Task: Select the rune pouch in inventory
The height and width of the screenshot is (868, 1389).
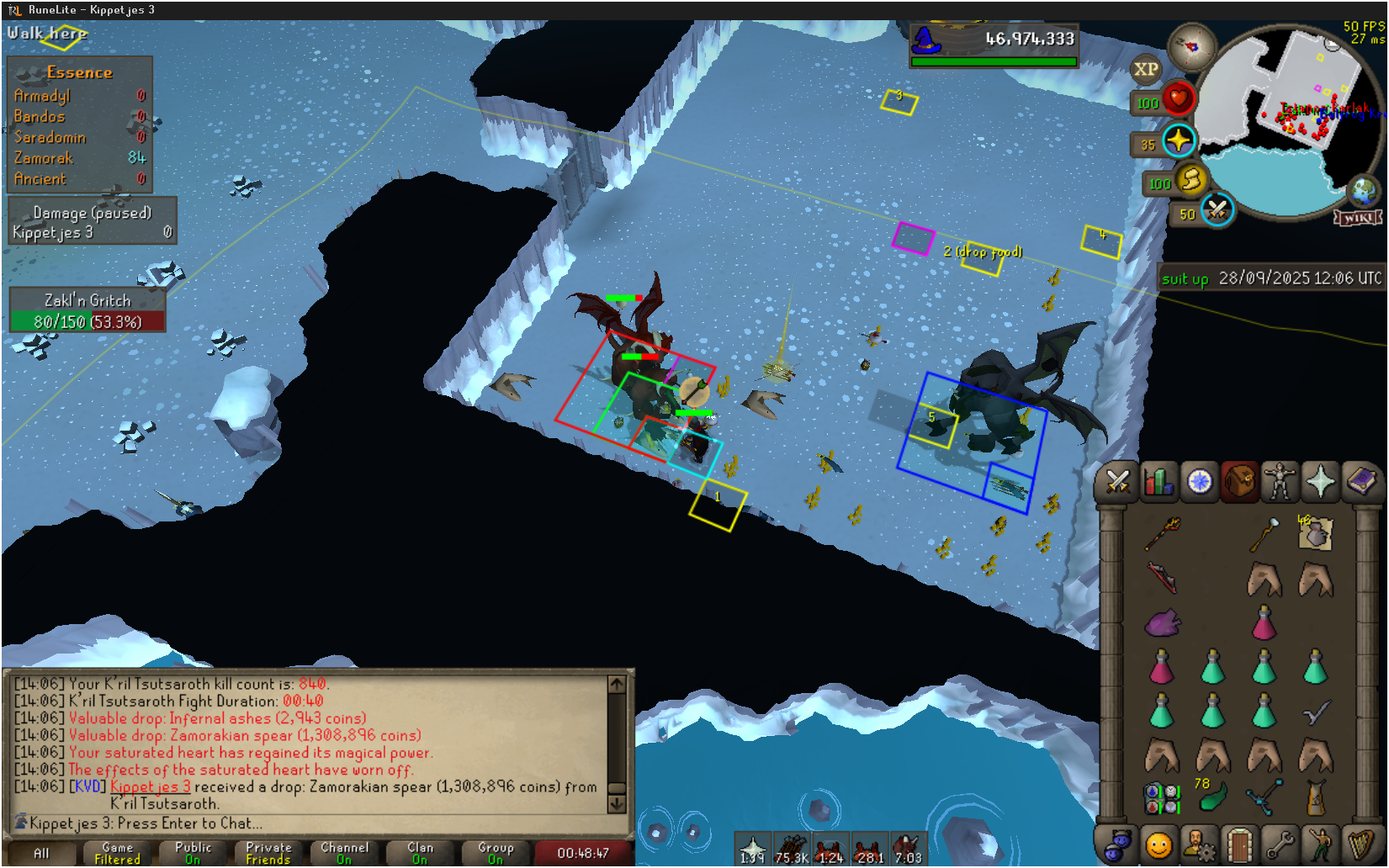Action: [x=1161, y=797]
